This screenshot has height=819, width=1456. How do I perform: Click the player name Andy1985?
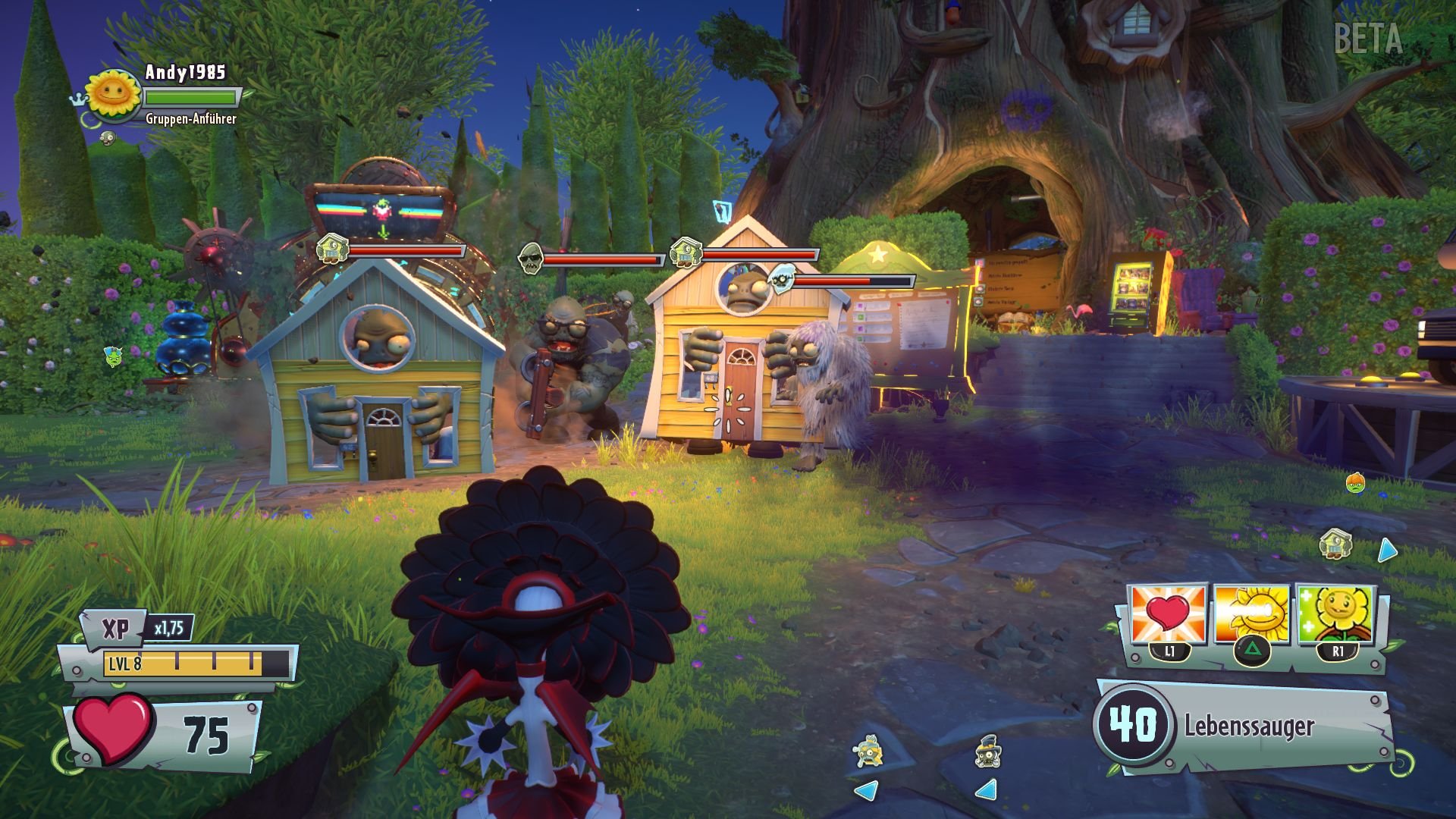[187, 73]
